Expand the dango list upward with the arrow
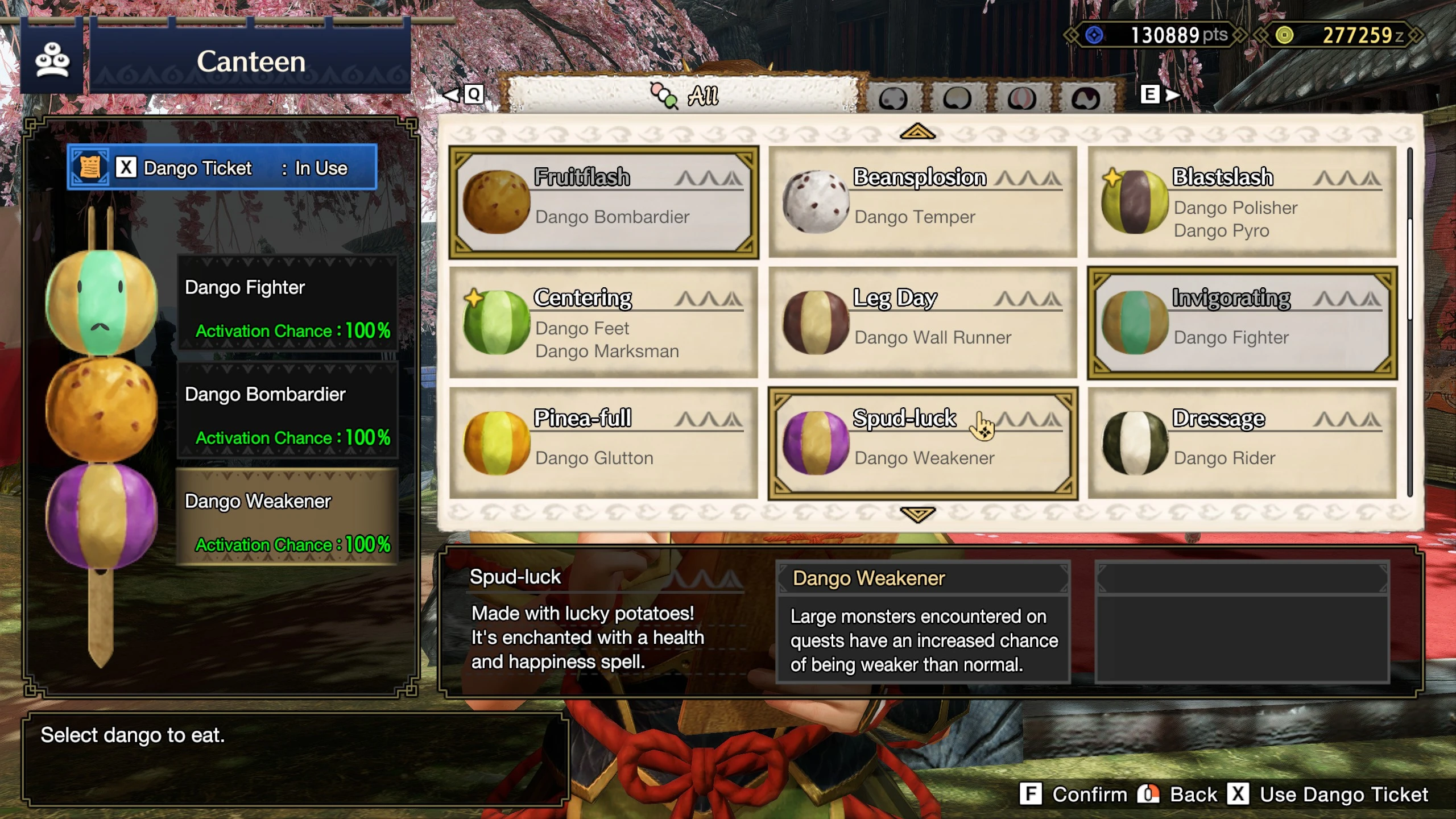Image resolution: width=1456 pixels, height=819 pixels. pyautogui.click(x=917, y=132)
